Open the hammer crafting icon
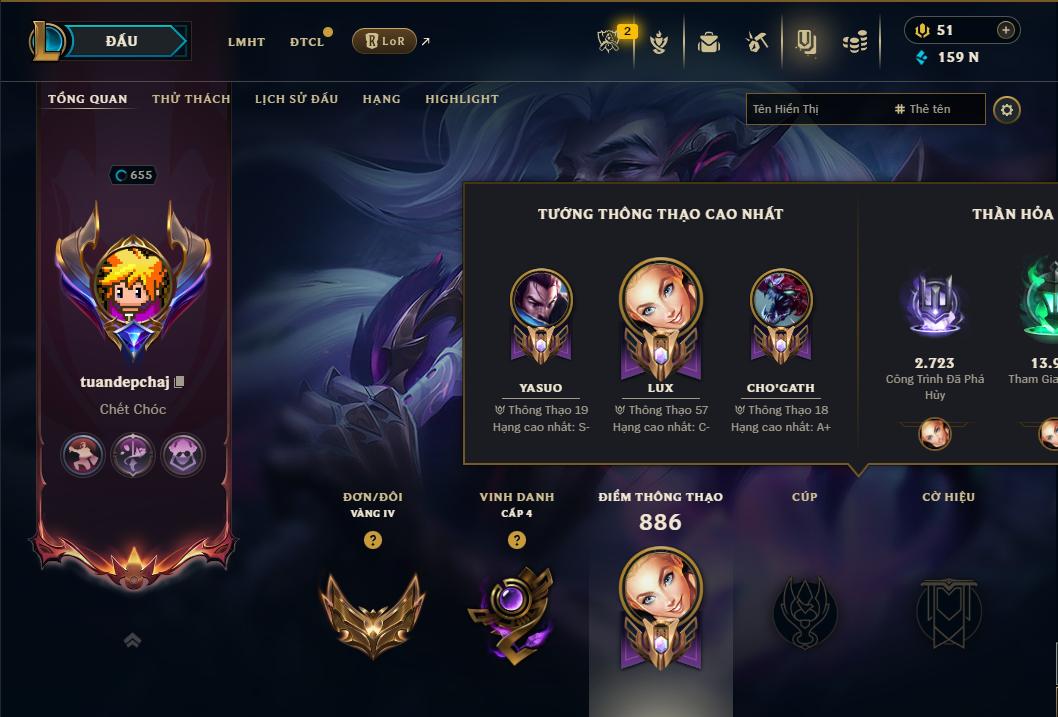Image resolution: width=1058 pixels, height=717 pixels. pyautogui.click(x=757, y=42)
